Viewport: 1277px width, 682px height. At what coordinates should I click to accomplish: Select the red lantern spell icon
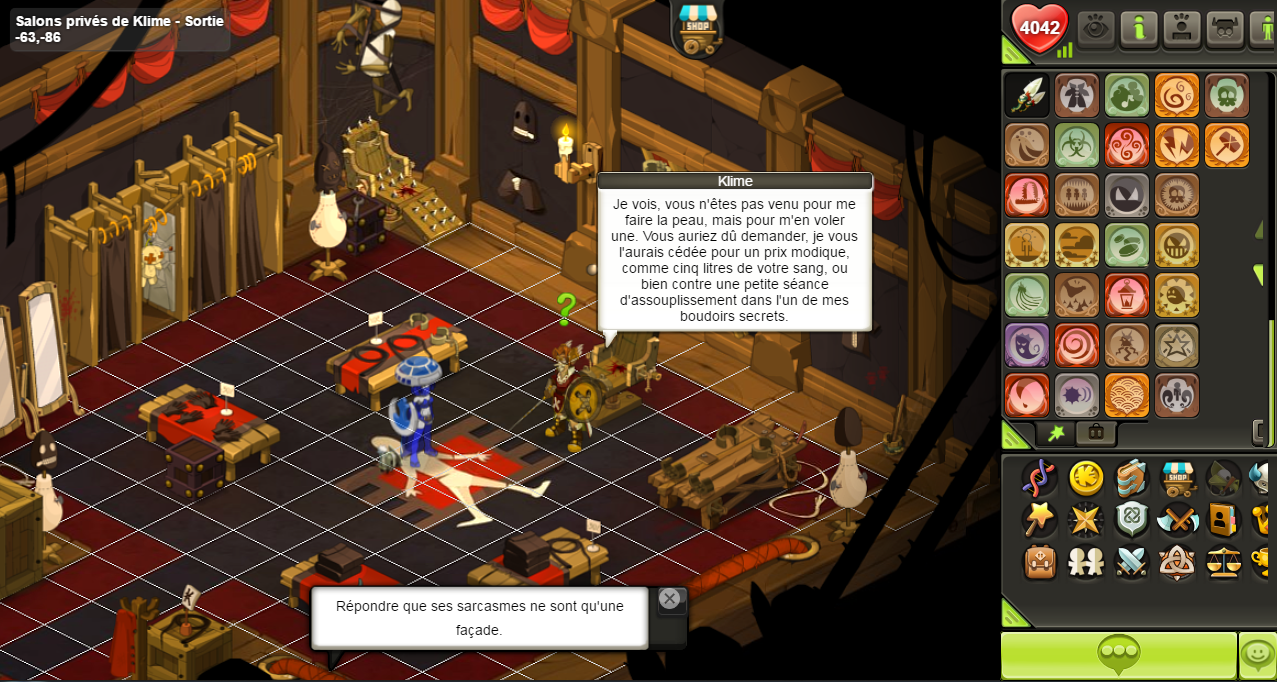coord(1127,295)
